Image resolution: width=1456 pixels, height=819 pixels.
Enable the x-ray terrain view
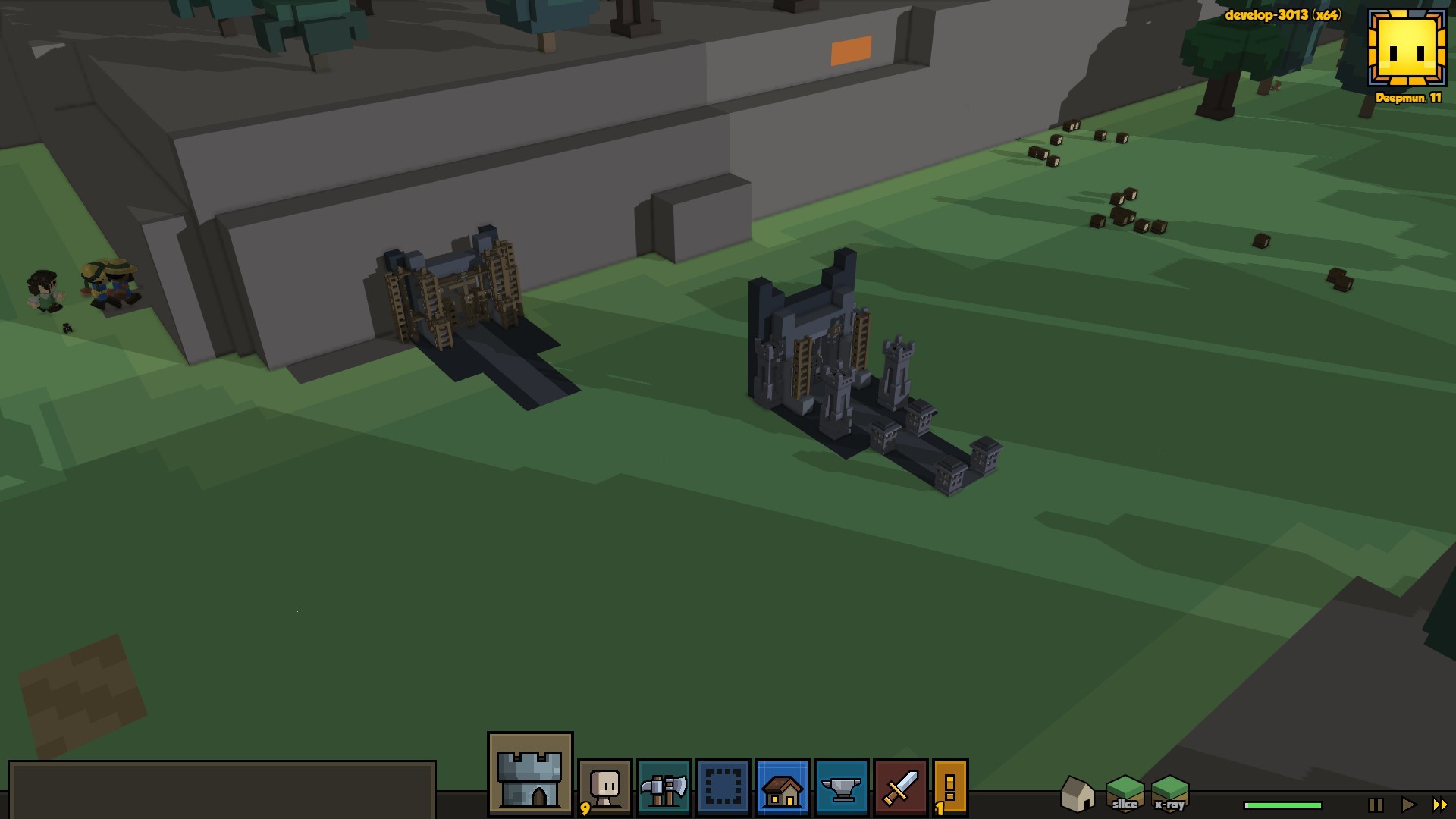[x=1169, y=794]
